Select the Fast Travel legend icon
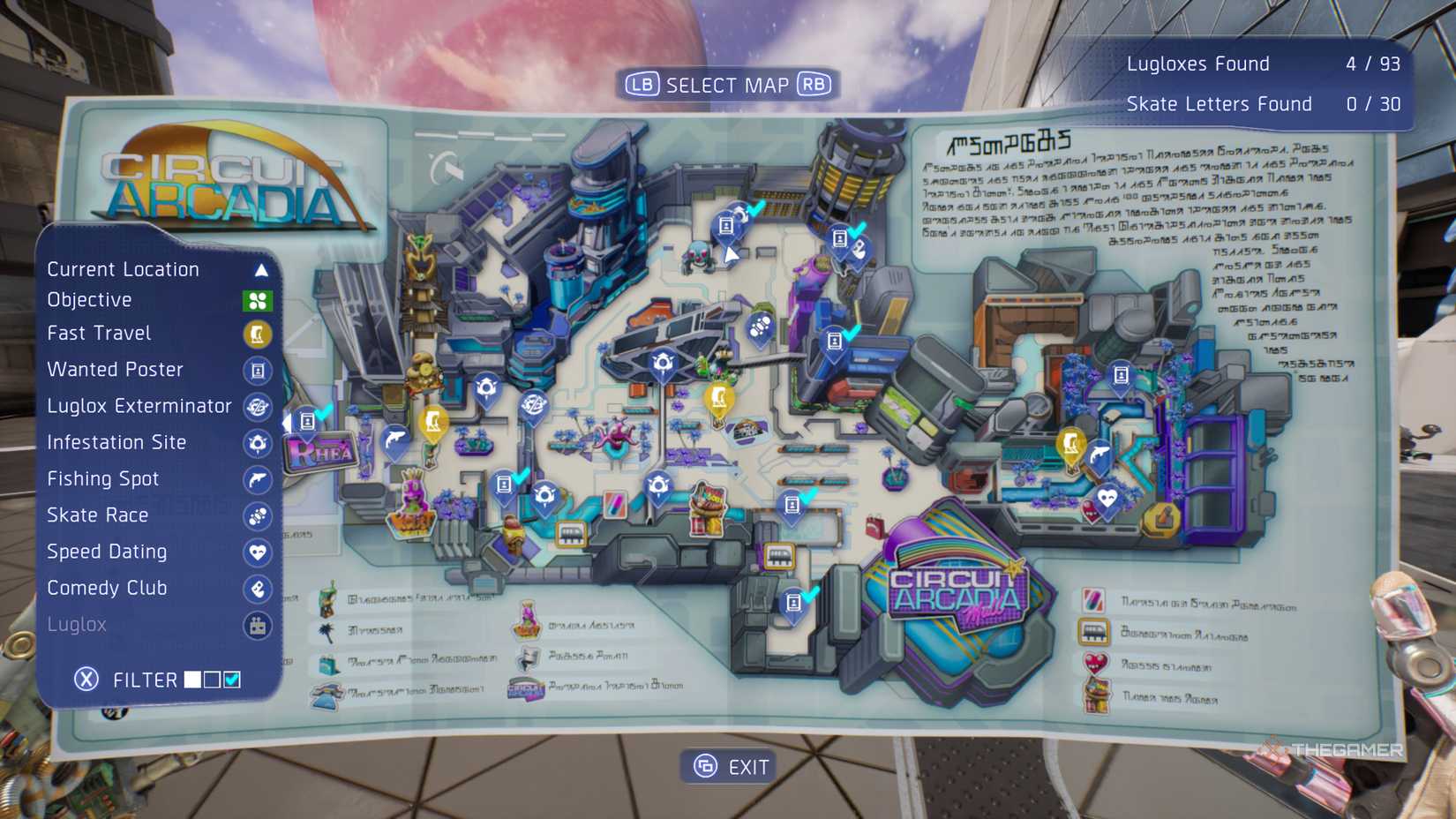 (257, 334)
